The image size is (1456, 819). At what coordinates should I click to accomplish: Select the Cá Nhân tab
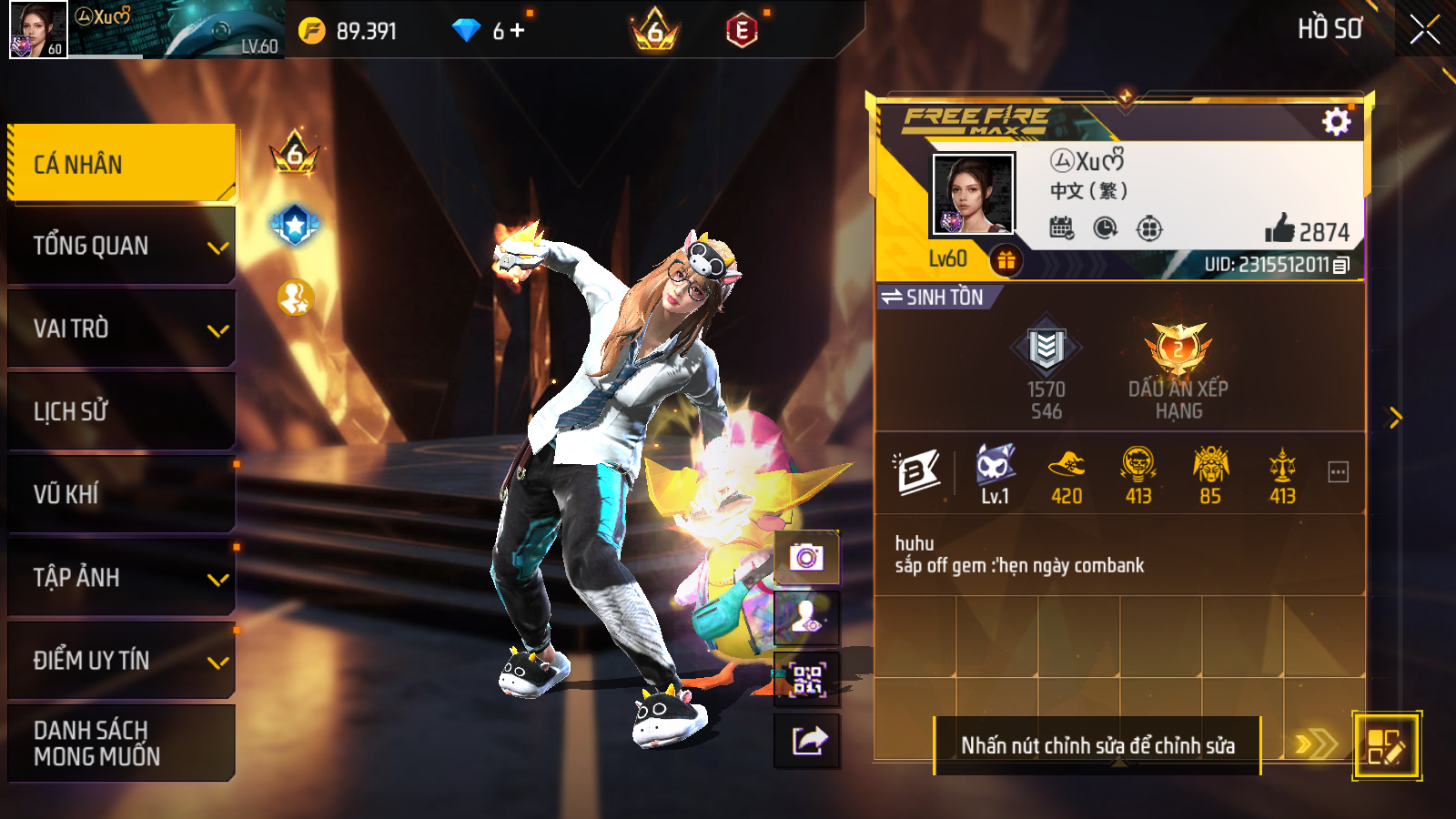[122, 164]
